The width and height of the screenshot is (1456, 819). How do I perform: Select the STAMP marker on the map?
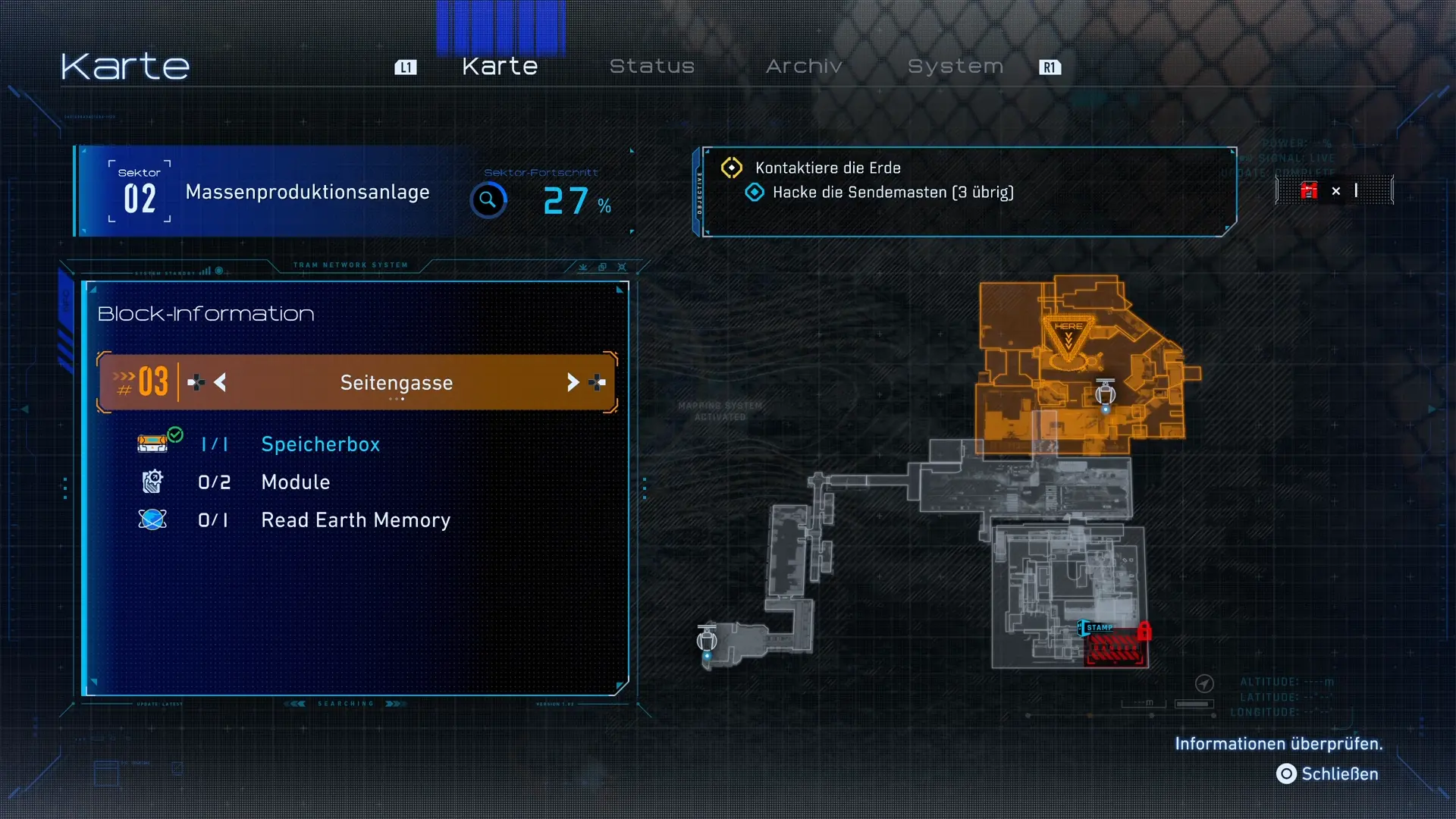click(x=1097, y=628)
